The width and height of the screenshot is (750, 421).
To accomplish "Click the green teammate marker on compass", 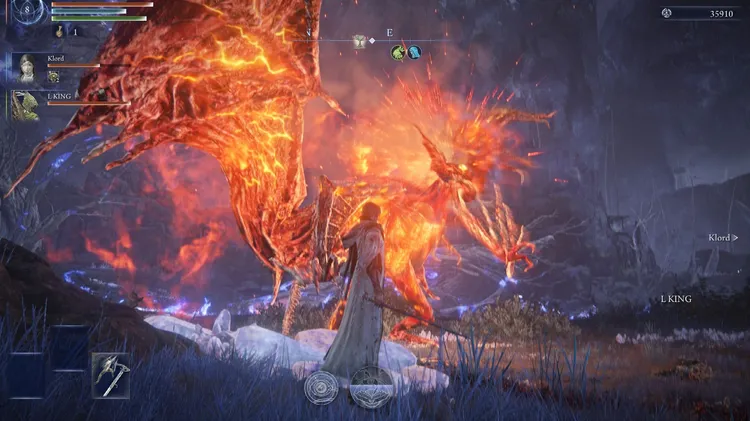I will pyautogui.click(x=397, y=52).
